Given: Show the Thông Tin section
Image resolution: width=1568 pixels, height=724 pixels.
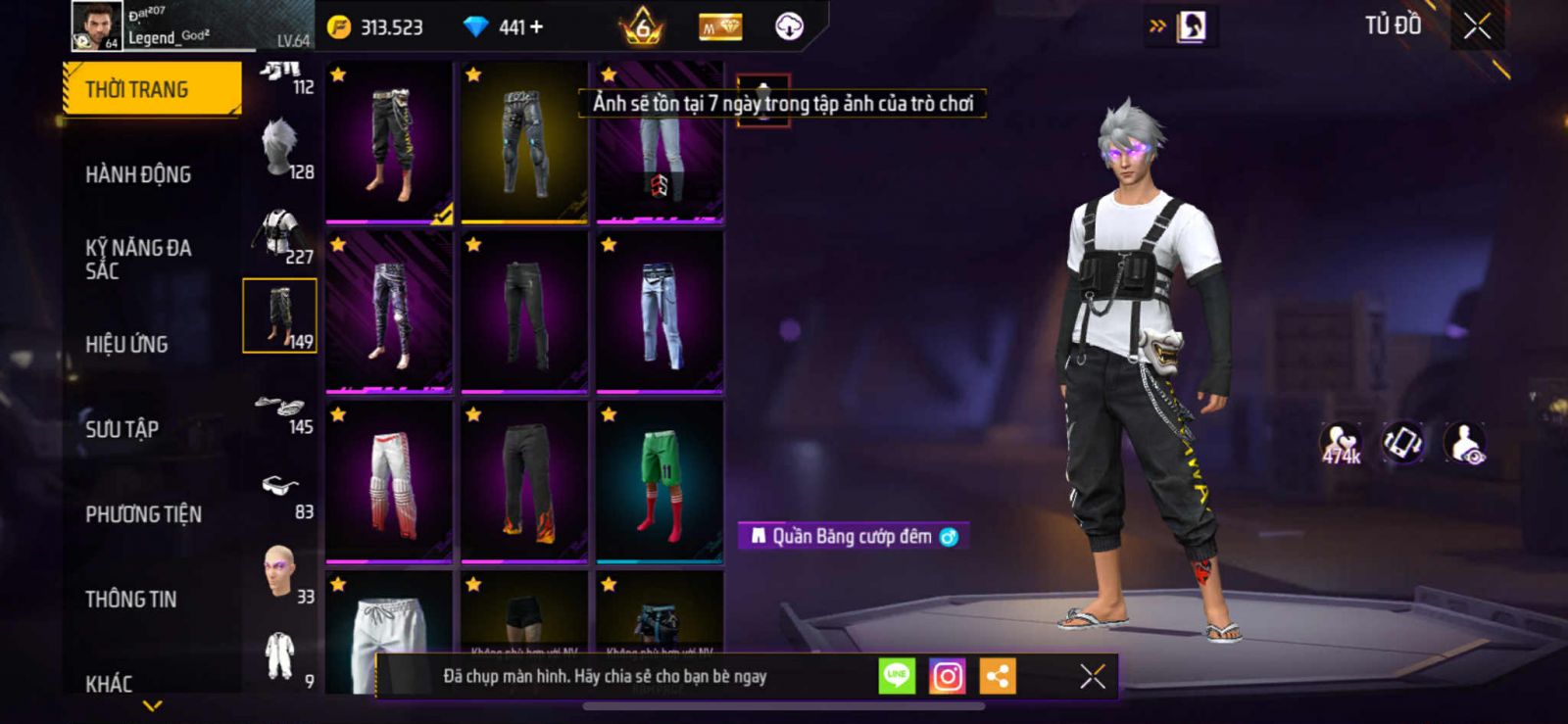Looking at the screenshot, I should [x=130, y=599].
